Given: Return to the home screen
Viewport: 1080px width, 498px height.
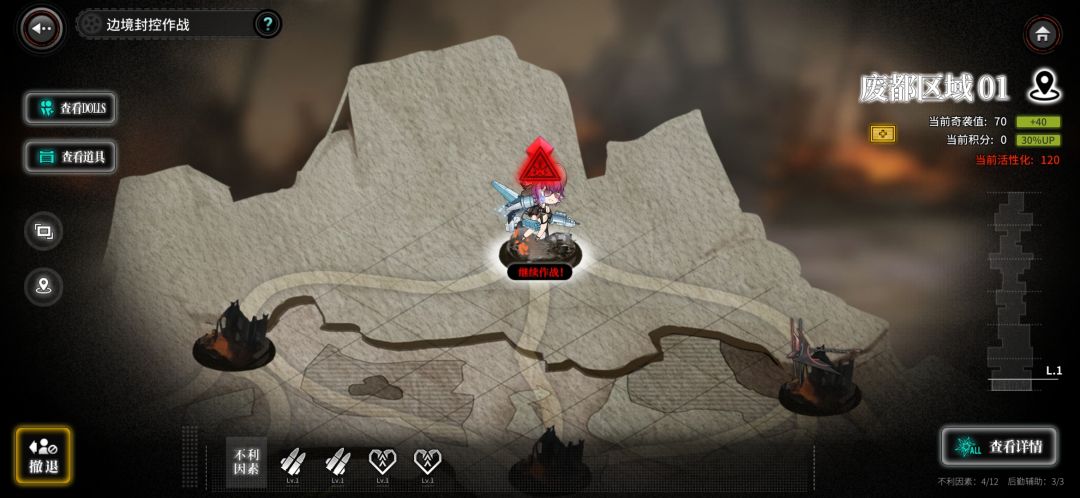Looking at the screenshot, I should (1042, 34).
